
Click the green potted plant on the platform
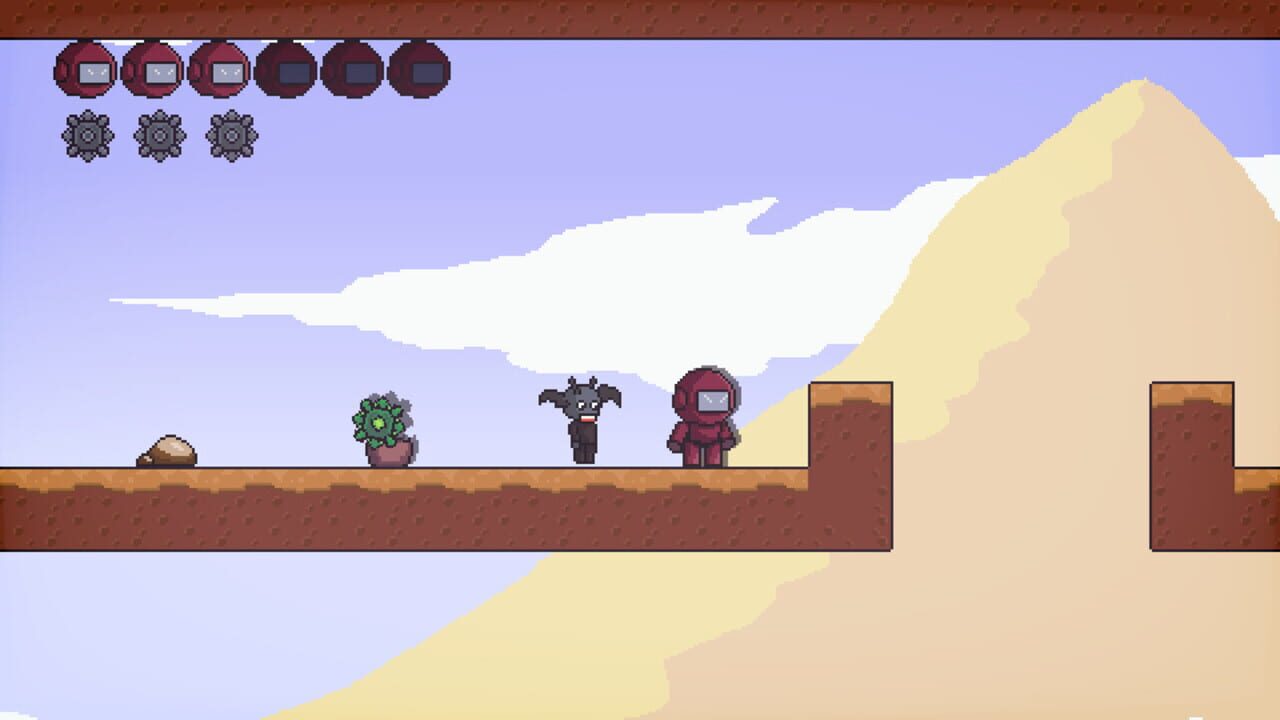(383, 425)
